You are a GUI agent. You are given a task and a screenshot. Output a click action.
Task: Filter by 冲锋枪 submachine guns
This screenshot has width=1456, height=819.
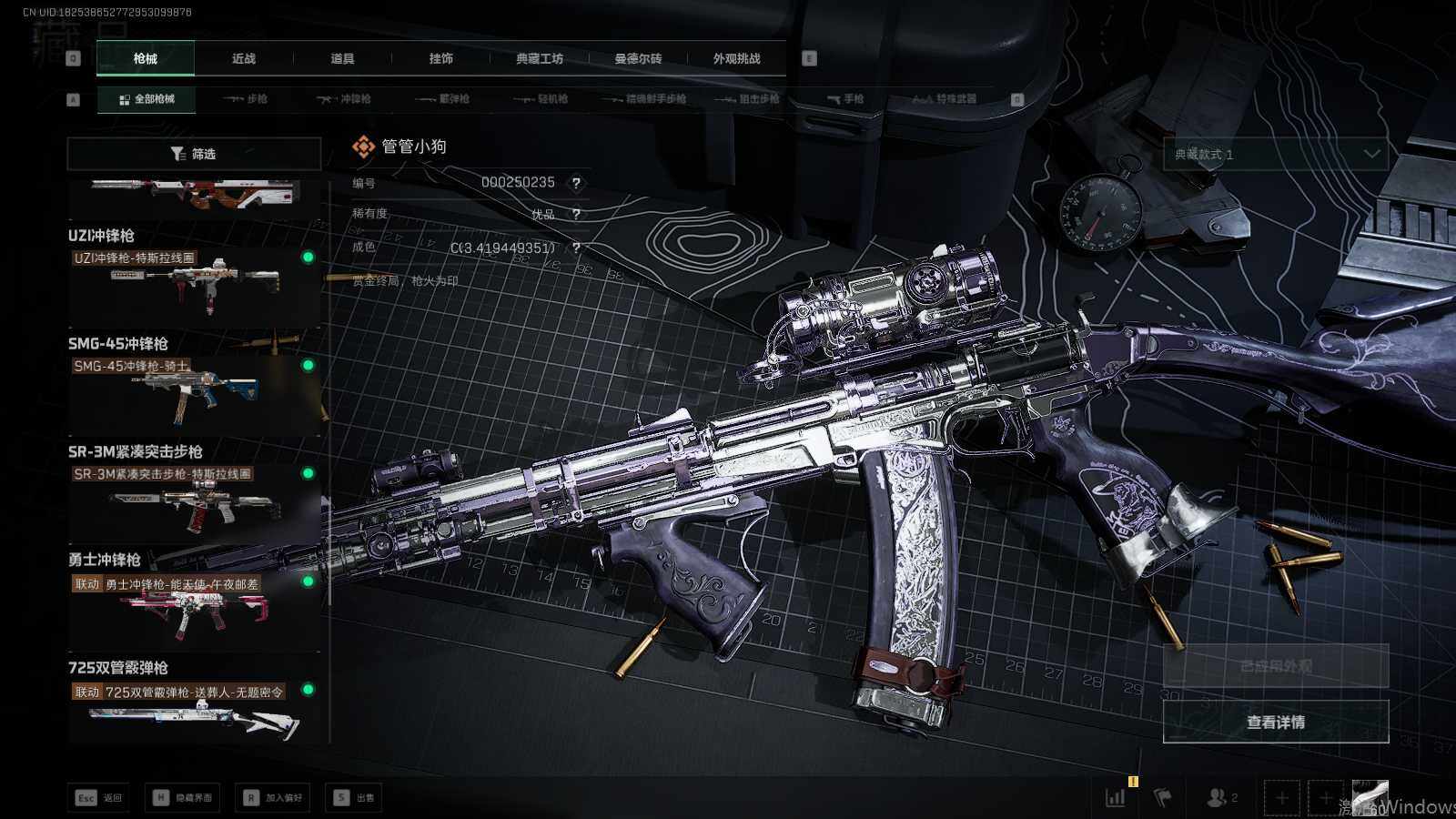point(344,99)
